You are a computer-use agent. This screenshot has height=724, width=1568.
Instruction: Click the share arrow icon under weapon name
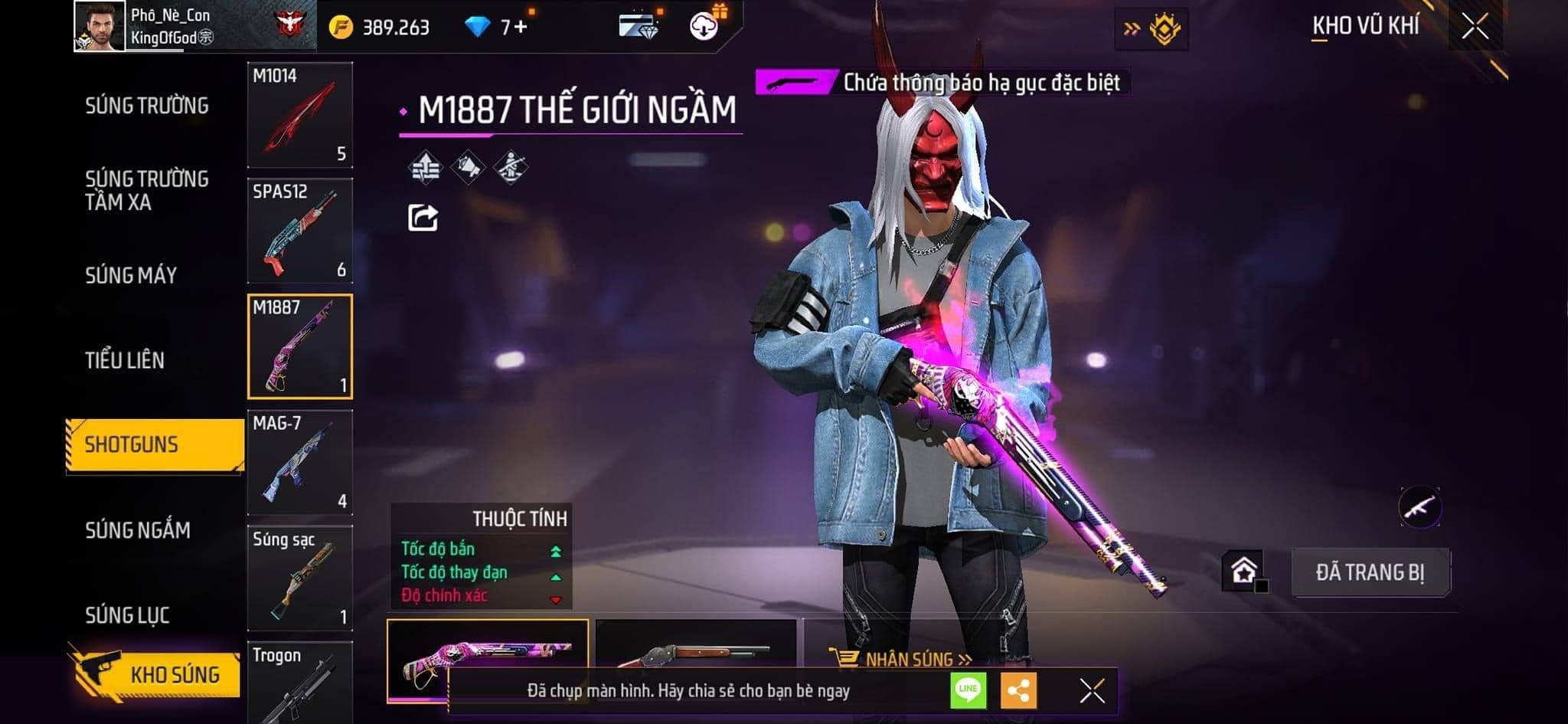pos(423,218)
